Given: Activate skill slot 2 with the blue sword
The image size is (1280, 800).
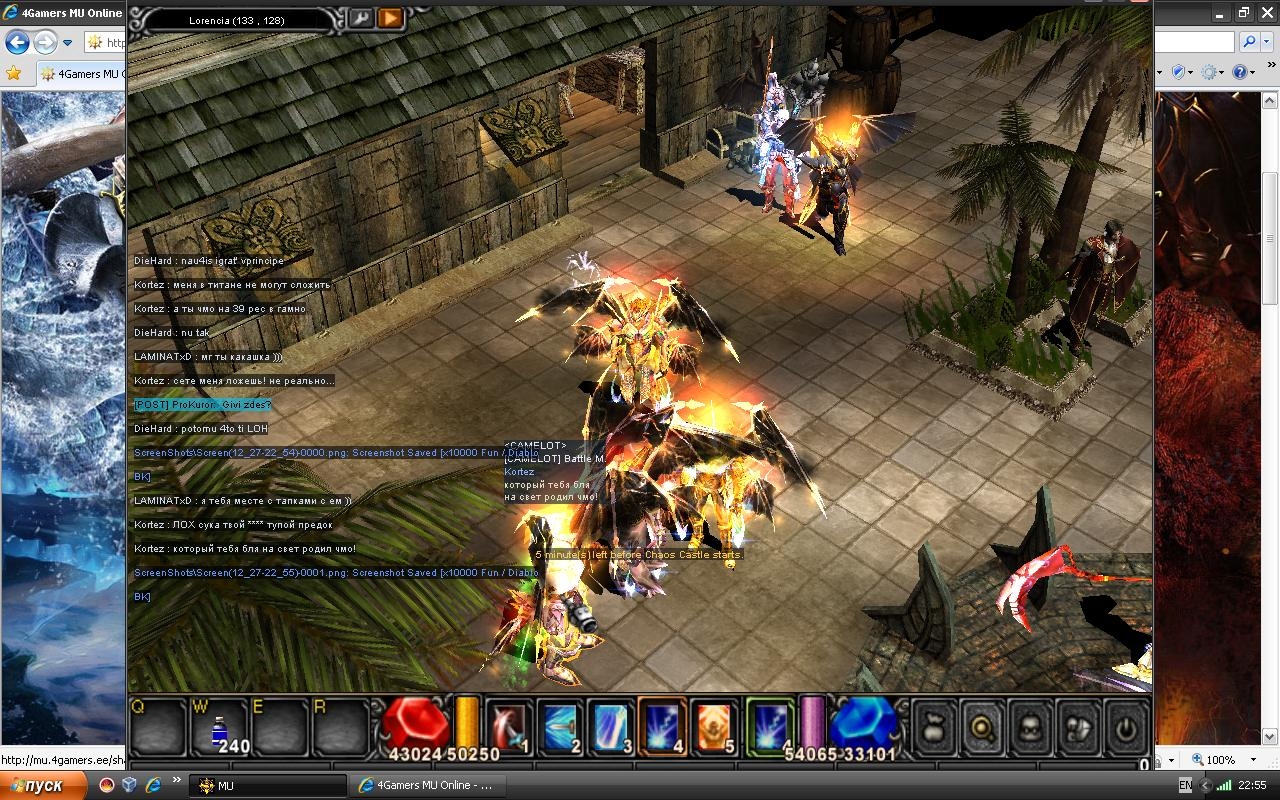Looking at the screenshot, I should [x=560, y=725].
